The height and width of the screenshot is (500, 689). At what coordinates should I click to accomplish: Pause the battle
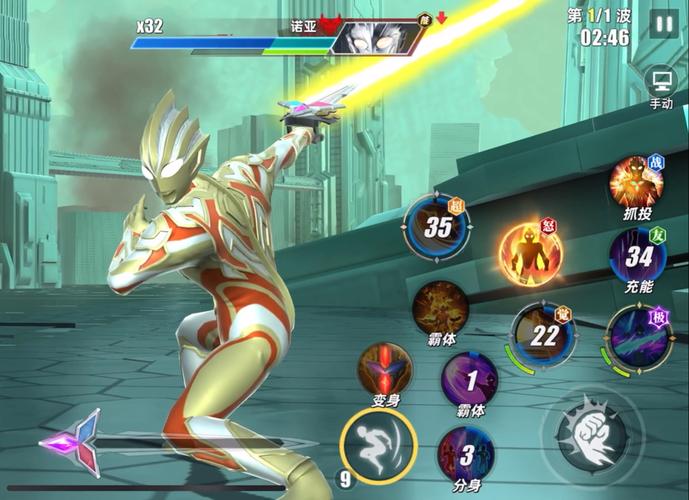[663, 22]
